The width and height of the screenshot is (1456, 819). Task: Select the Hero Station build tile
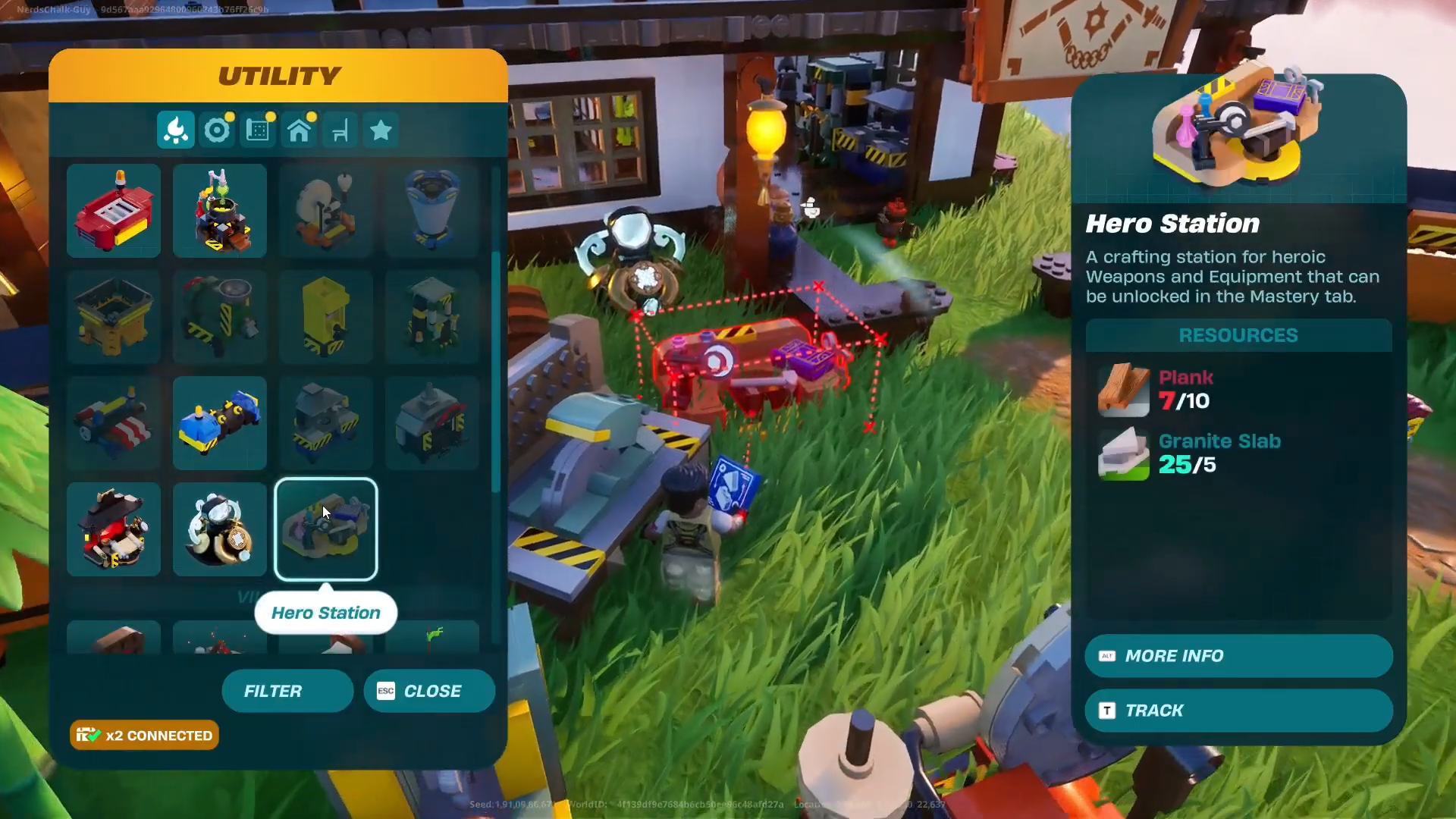pos(326,529)
